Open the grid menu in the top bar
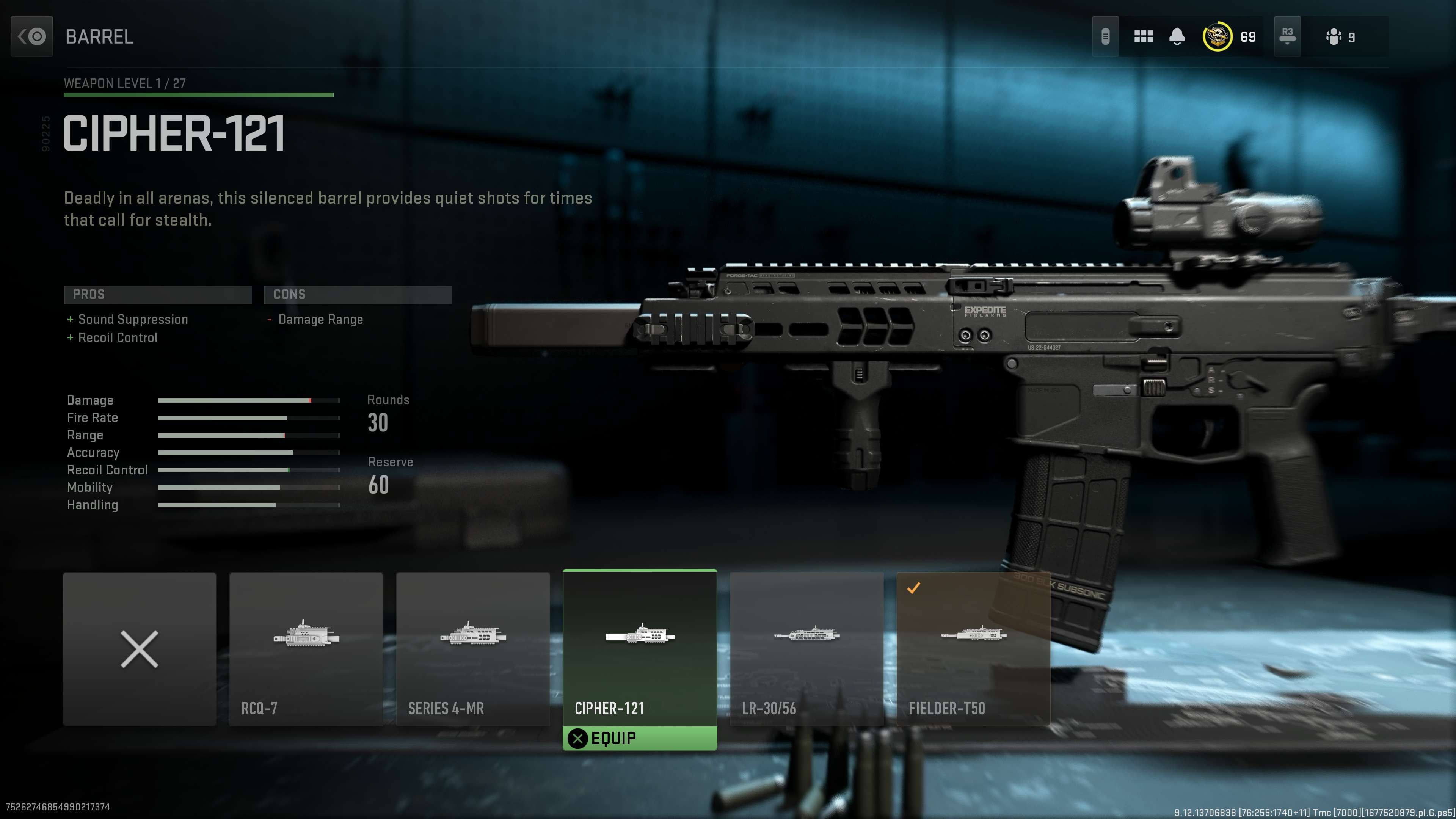The width and height of the screenshot is (1456, 819). (x=1143, y=36)
